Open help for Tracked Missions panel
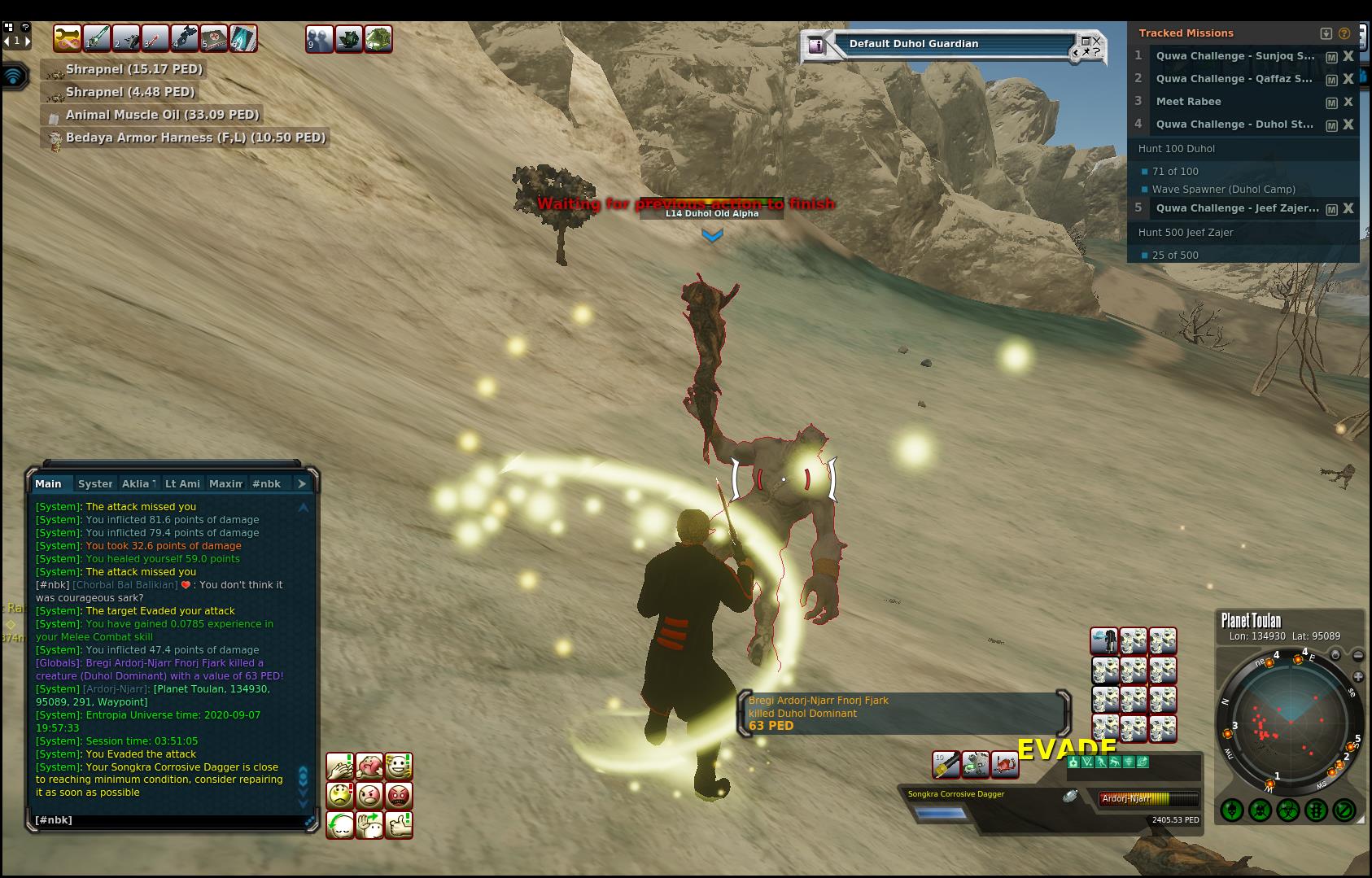The width and height of the screenshot is (1372, 878). point(1344,33)
